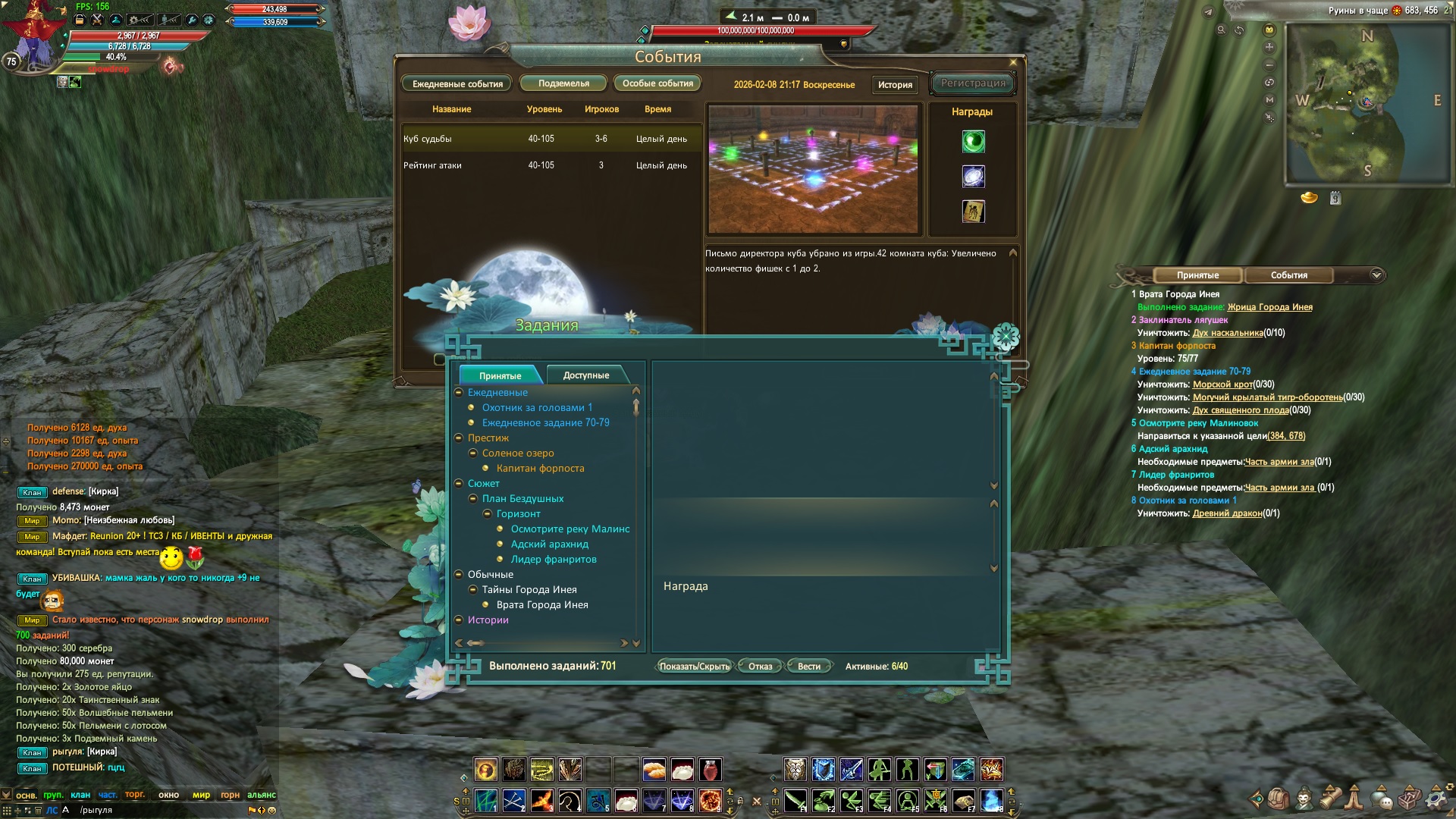Collapse the Сюжет quest category
Screen dimensions: 1456x819
point(460,484)
